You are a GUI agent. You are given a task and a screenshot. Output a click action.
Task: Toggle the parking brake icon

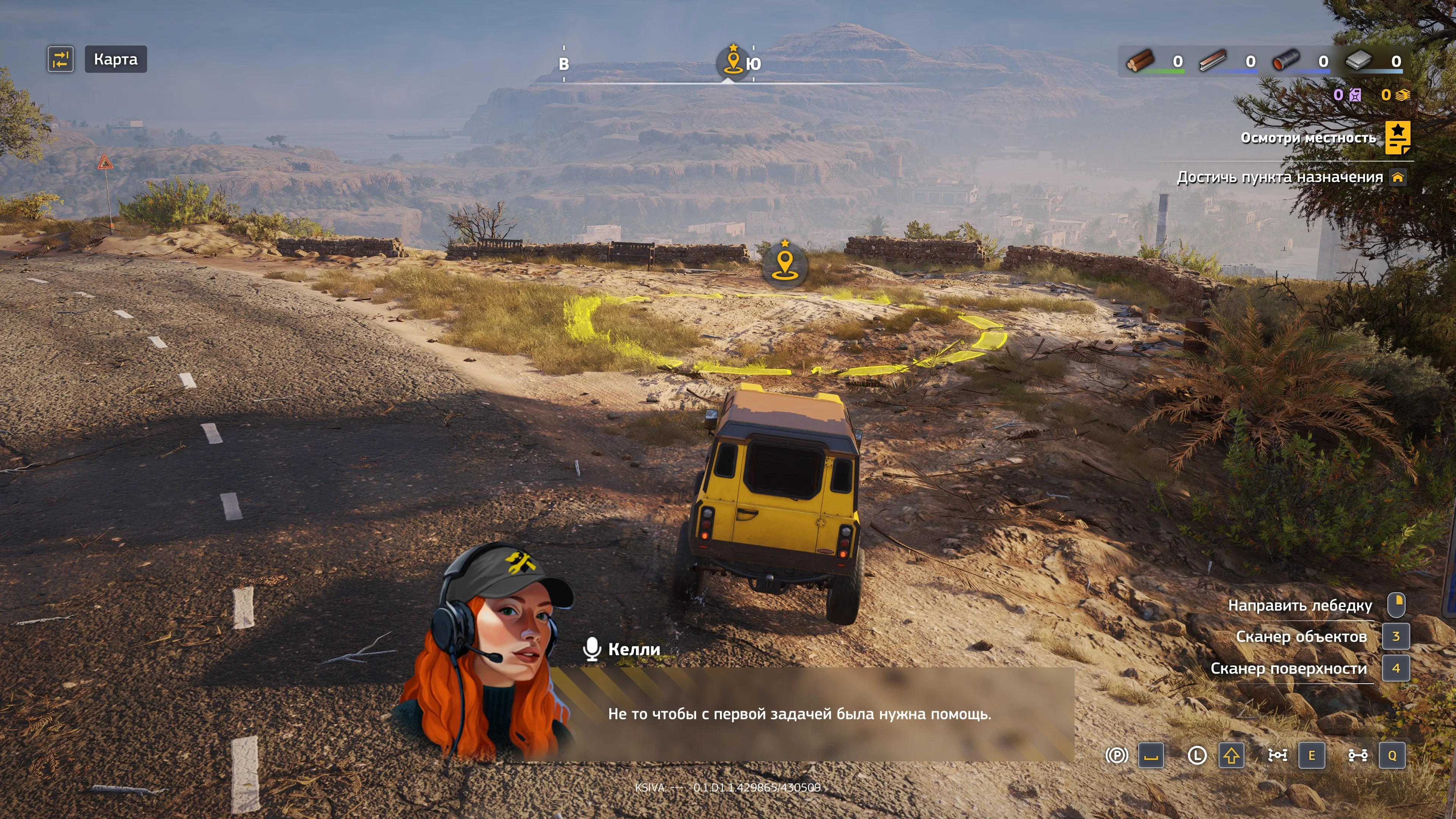tap(1116, 756)
